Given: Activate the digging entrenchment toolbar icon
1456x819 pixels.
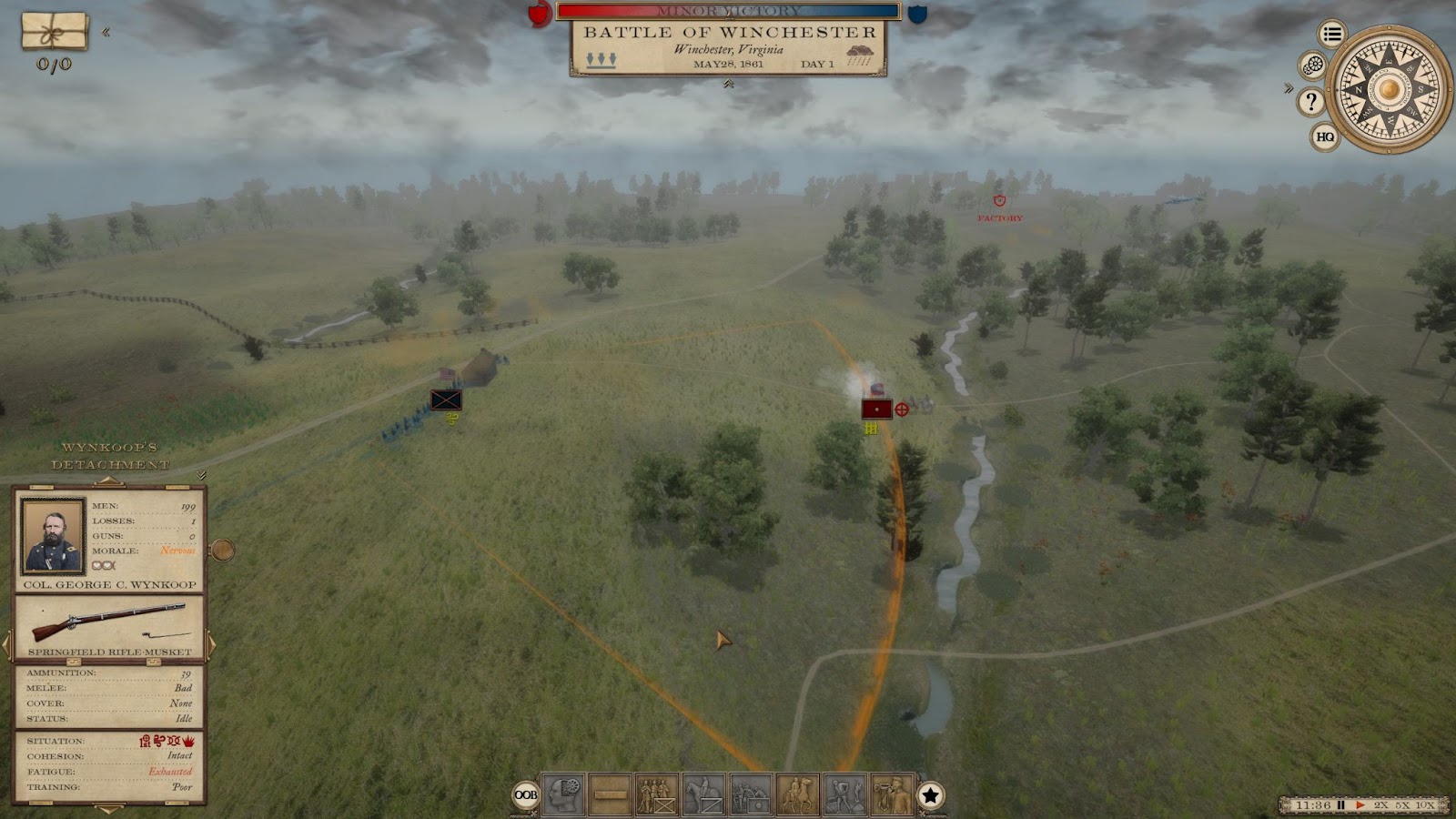Looking at the screenshot, I should coord(845,794).
